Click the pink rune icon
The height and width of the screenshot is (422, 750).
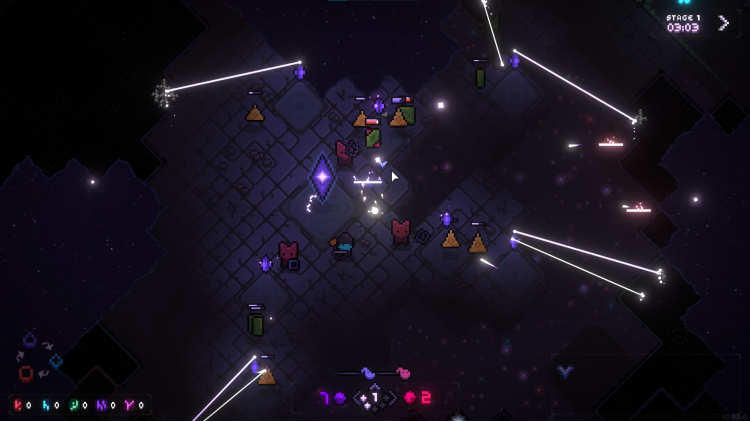click(129, 405)
